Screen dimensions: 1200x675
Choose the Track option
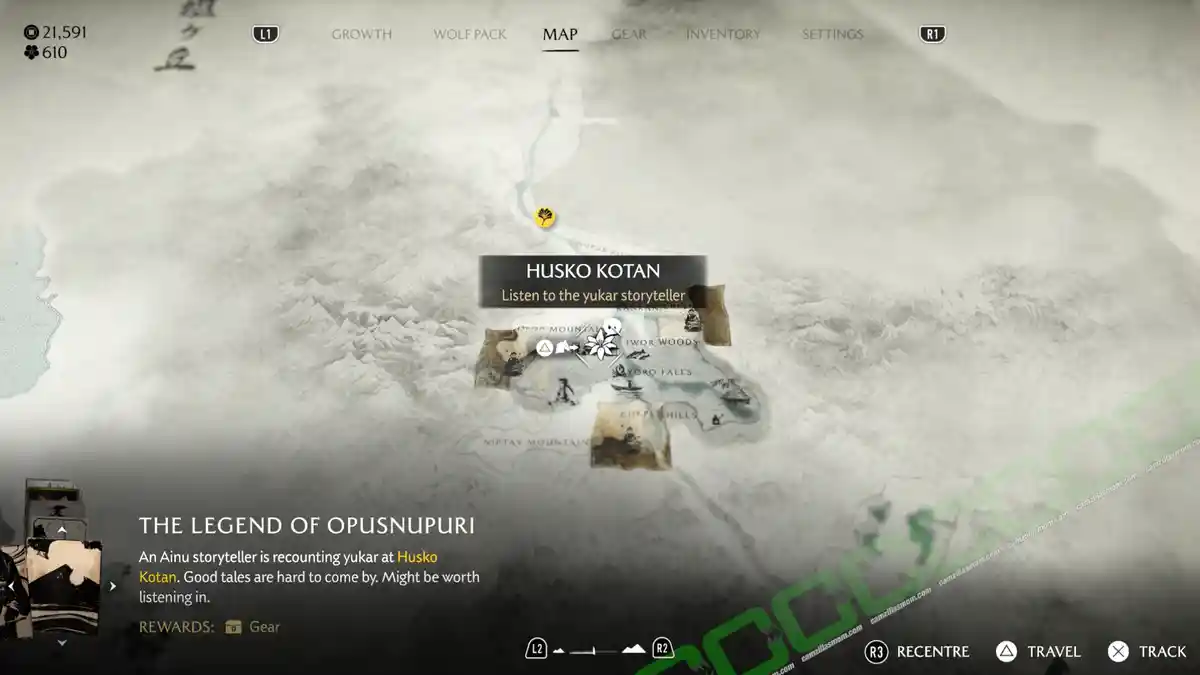pyautogui.click(x=1147, y=651)
